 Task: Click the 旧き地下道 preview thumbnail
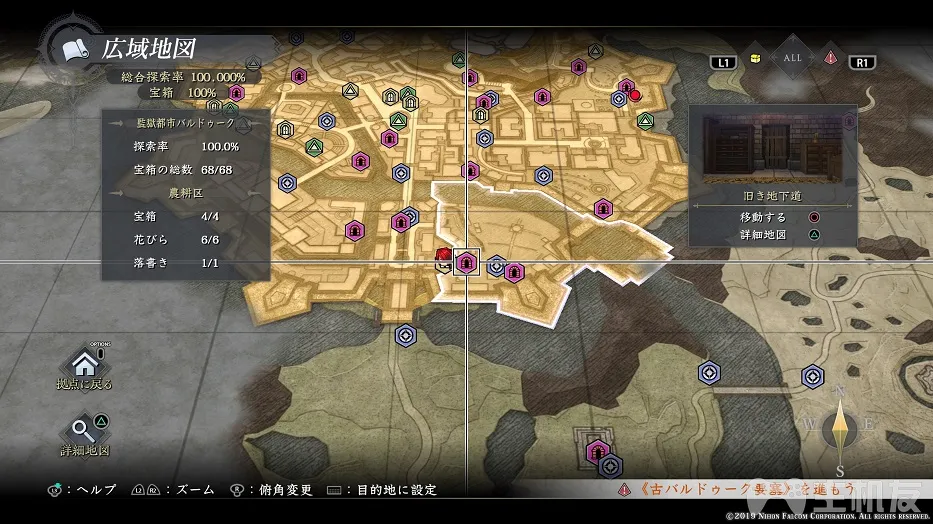772,150
